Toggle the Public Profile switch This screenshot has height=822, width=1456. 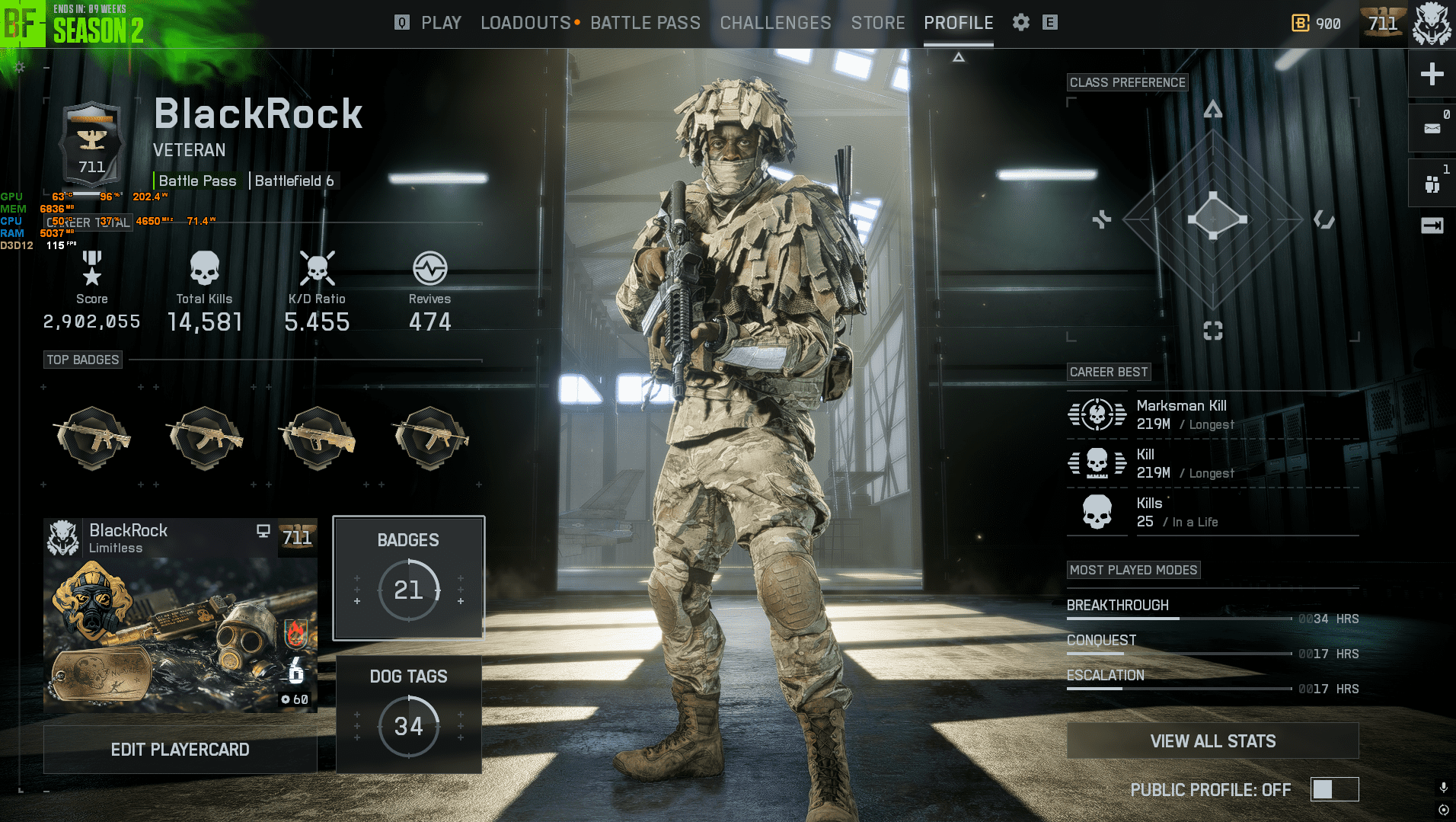click(x=1333, y=789)
